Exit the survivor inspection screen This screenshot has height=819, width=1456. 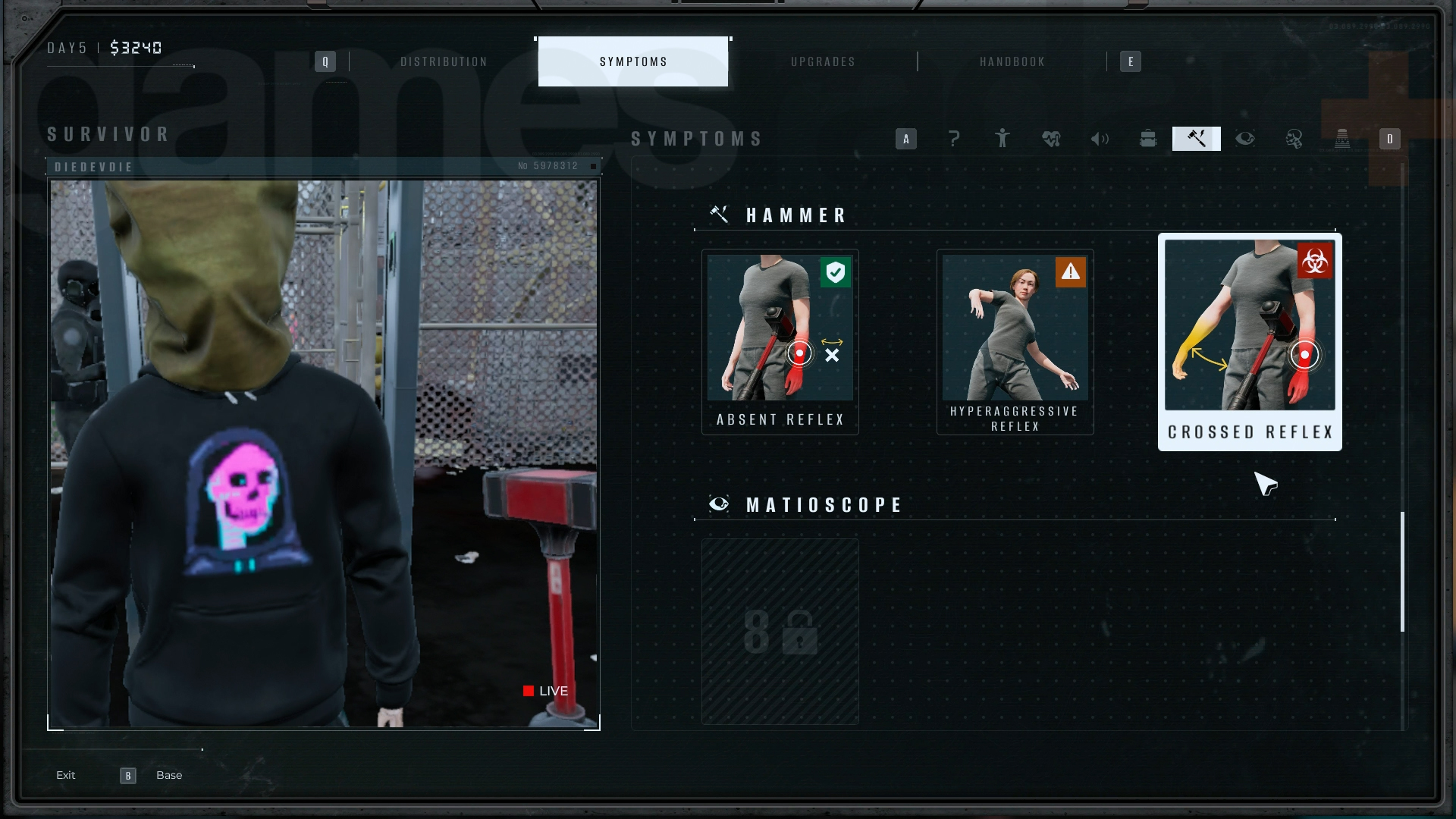pyautogui.click(x=66, y=775)
